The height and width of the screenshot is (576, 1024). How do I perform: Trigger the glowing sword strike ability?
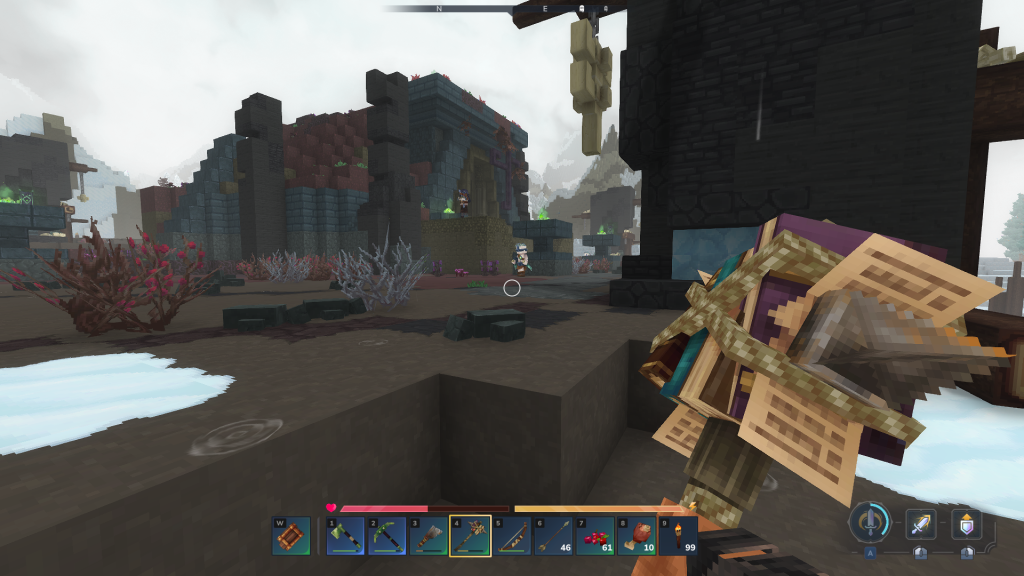920,524
